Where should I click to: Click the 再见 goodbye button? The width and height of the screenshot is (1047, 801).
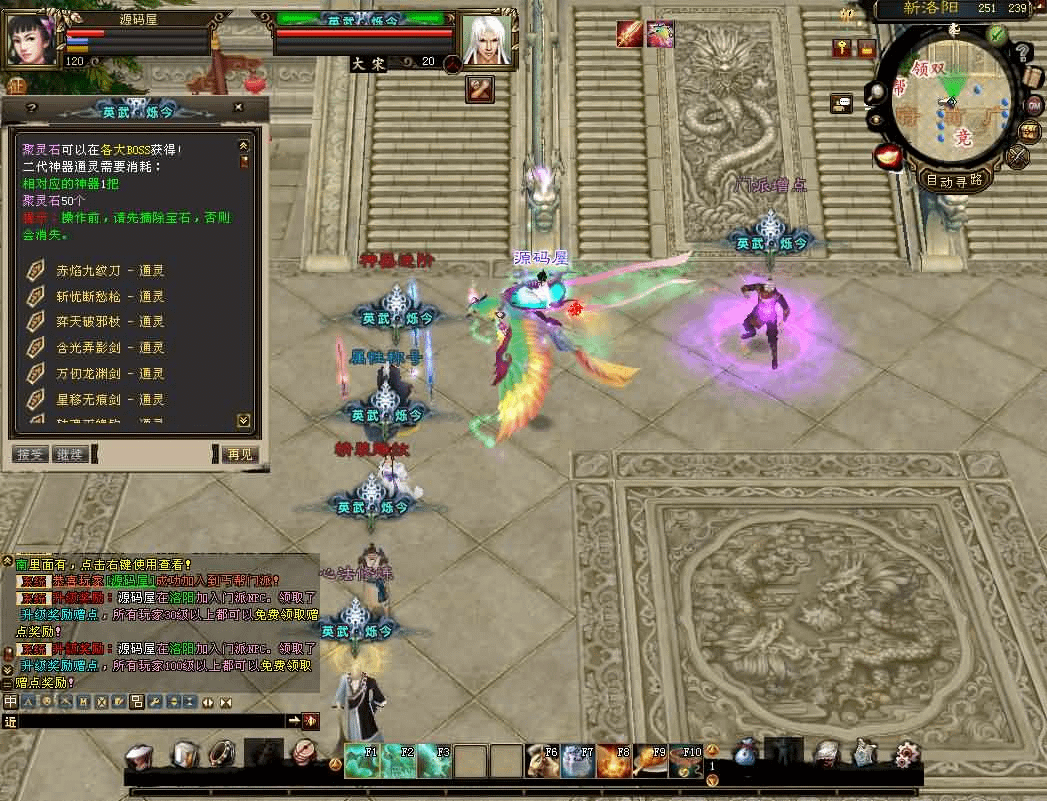coord(240,454)
